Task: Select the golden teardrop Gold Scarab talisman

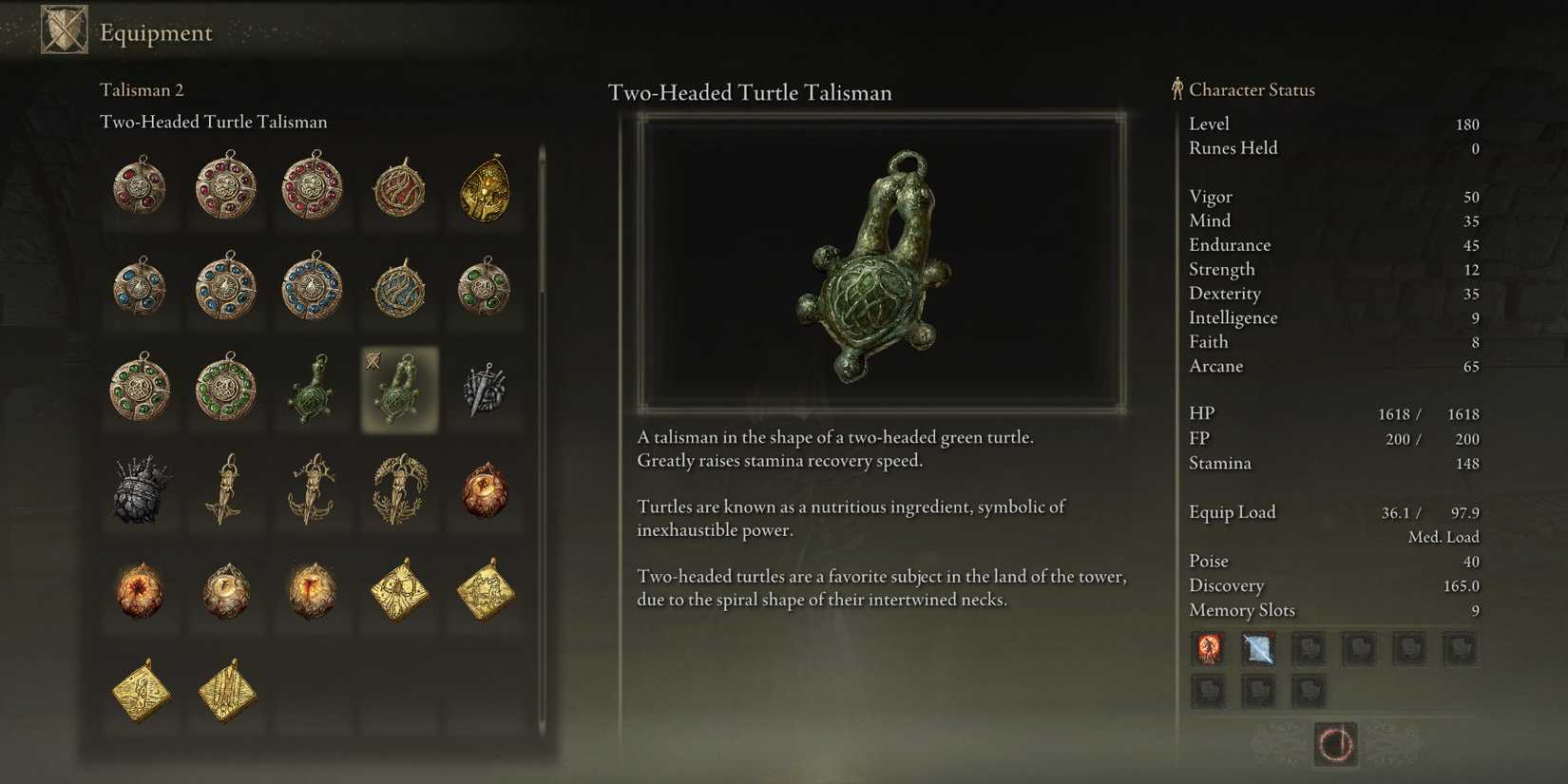Action: coord(484,188)
